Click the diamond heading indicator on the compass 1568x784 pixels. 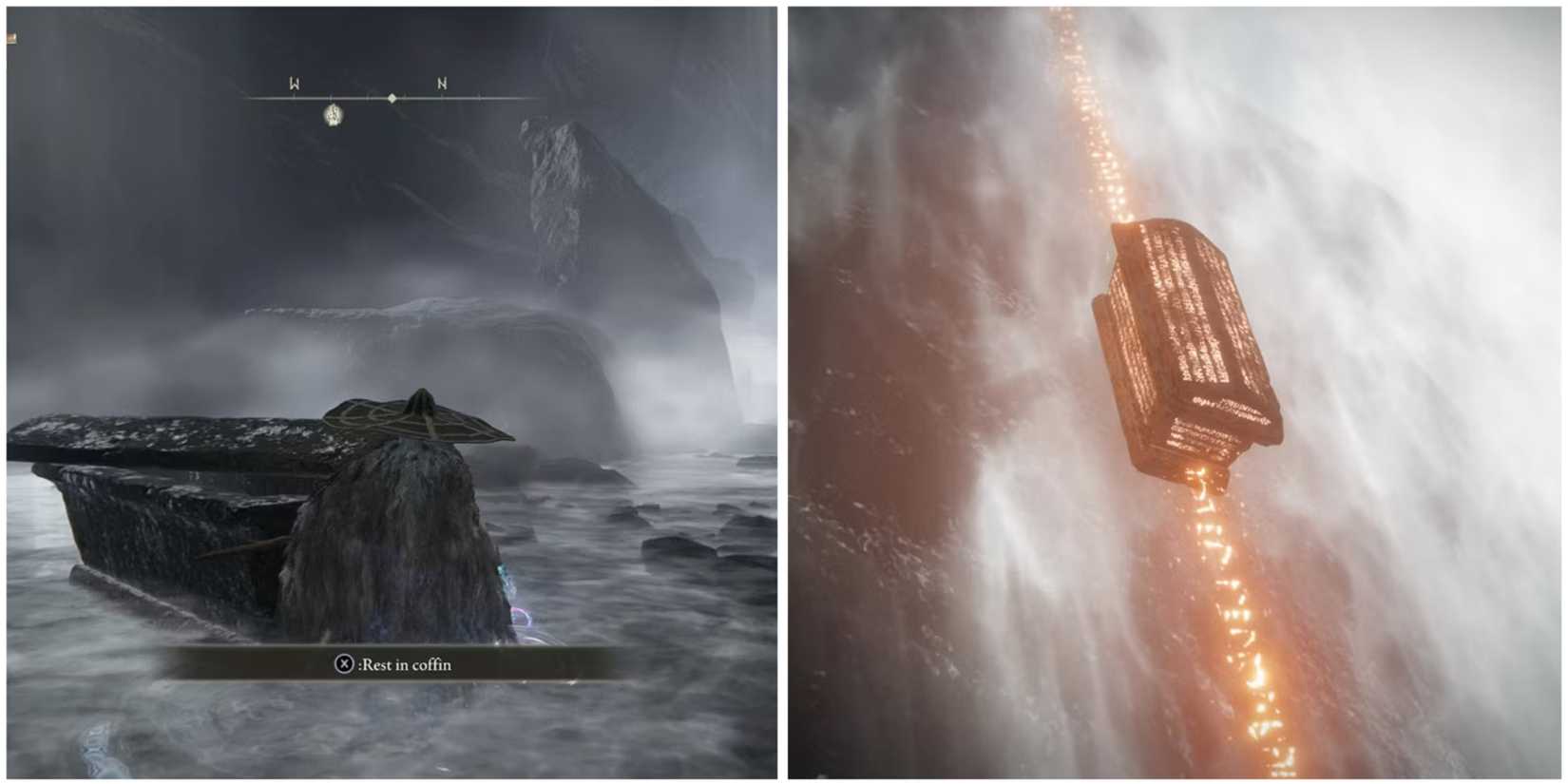point(390,95)
